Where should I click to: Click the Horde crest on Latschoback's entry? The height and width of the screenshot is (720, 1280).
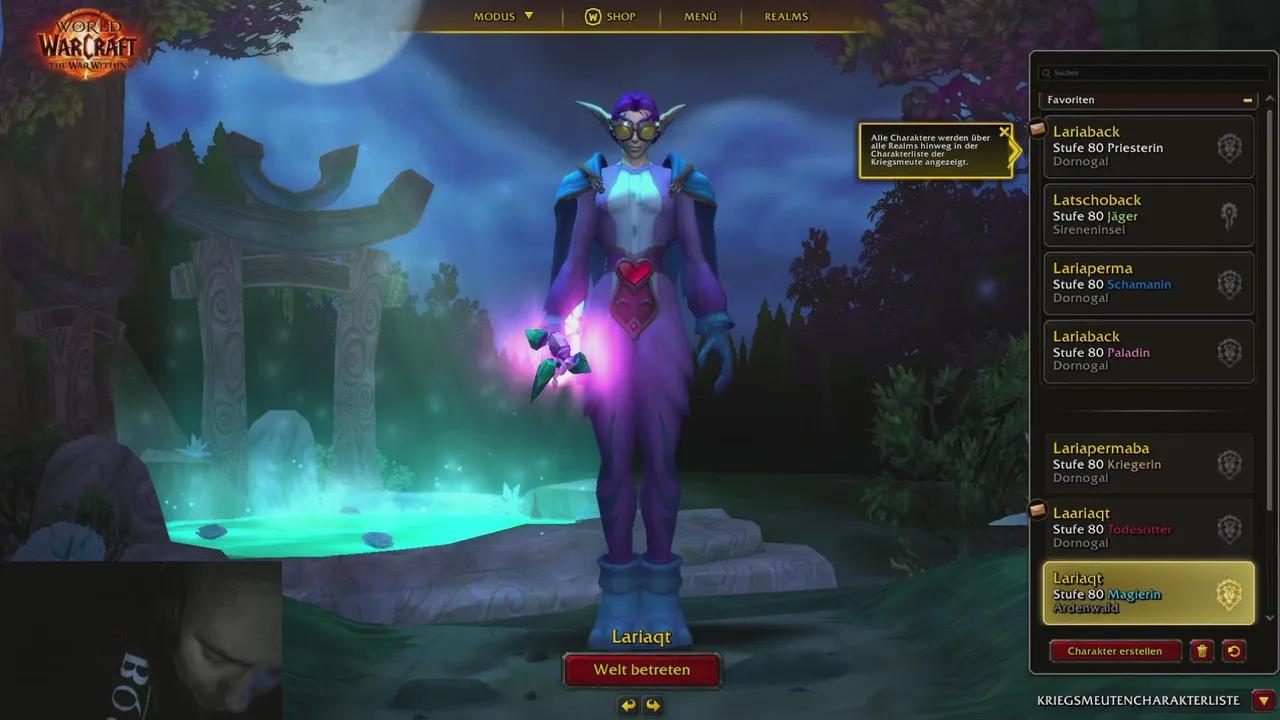1230,215
